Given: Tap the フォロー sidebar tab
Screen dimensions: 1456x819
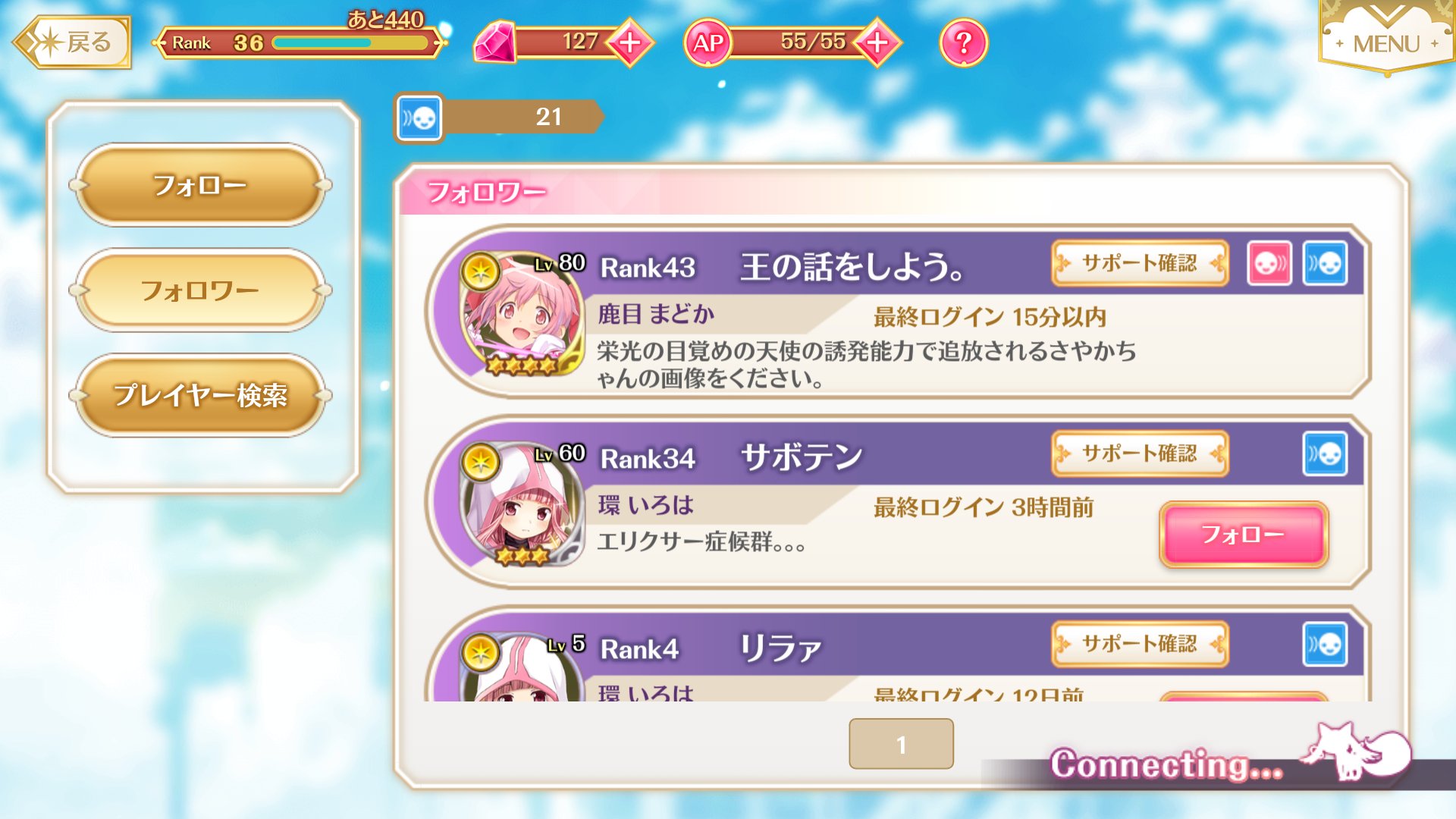Looking at the screenshot, I should [x=200, y=183].
